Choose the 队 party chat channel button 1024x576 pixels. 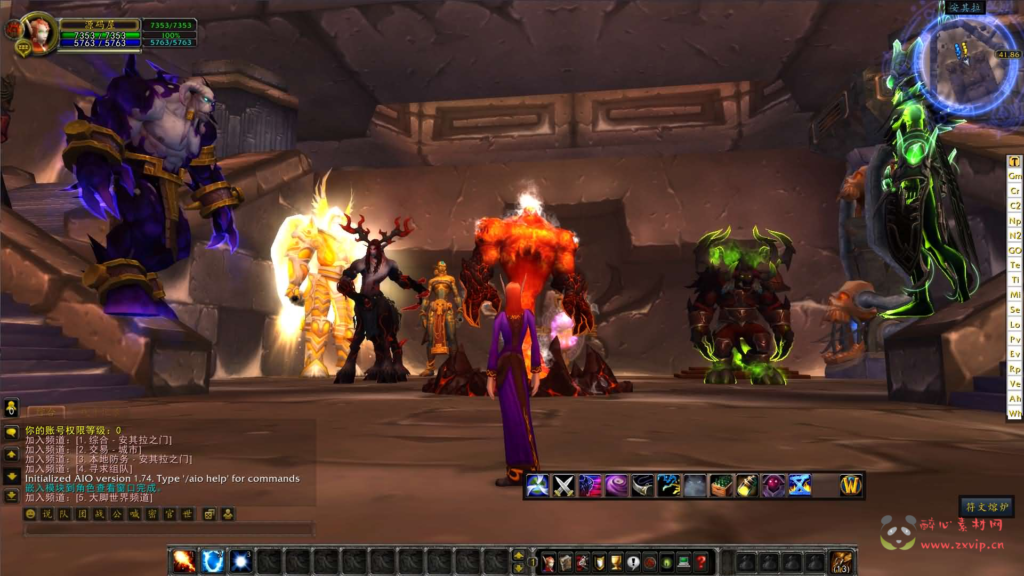point(64,514)
